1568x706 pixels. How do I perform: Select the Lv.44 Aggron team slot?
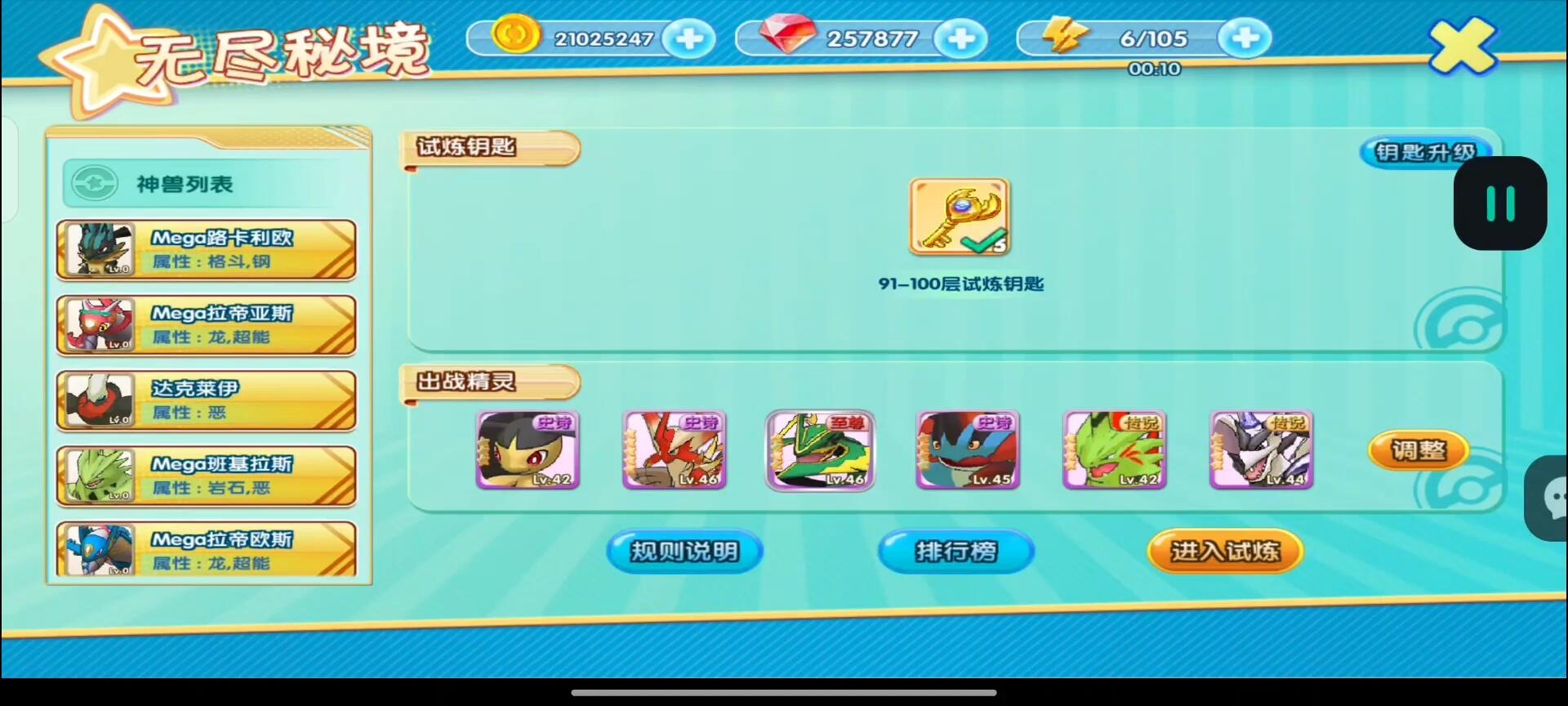coord(1261,450)
